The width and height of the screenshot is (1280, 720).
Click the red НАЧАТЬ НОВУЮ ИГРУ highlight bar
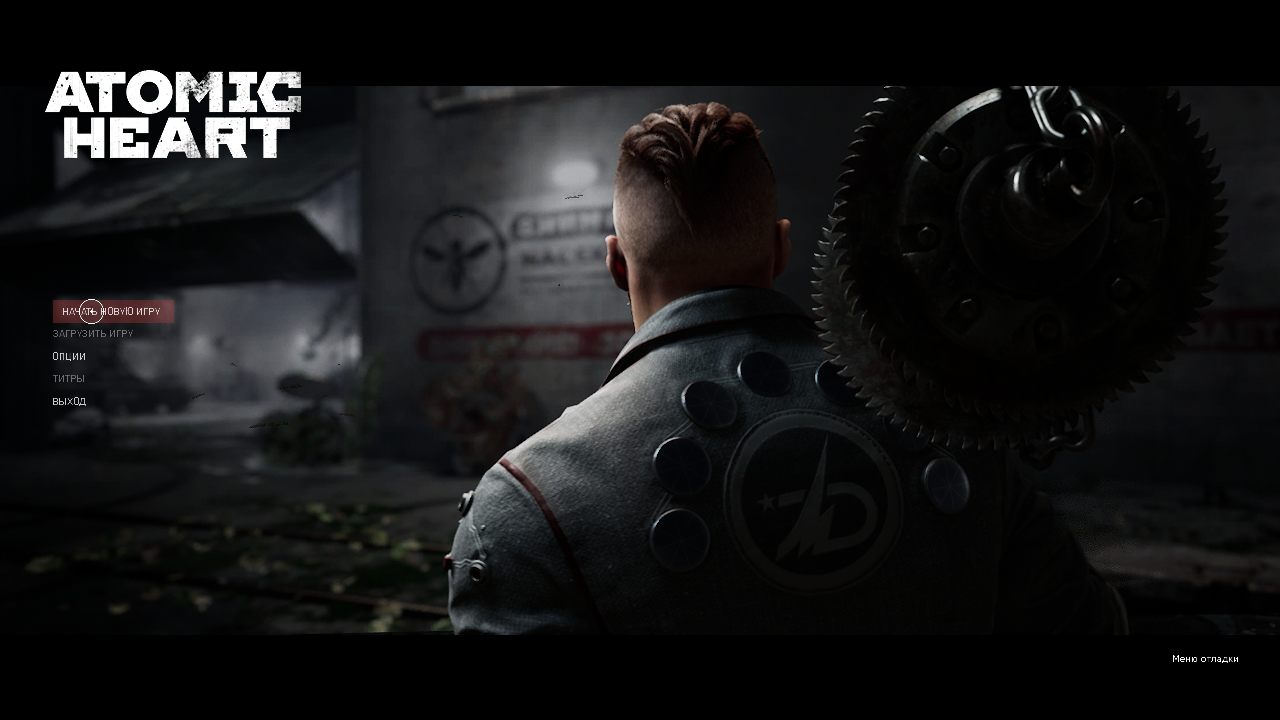113,311
